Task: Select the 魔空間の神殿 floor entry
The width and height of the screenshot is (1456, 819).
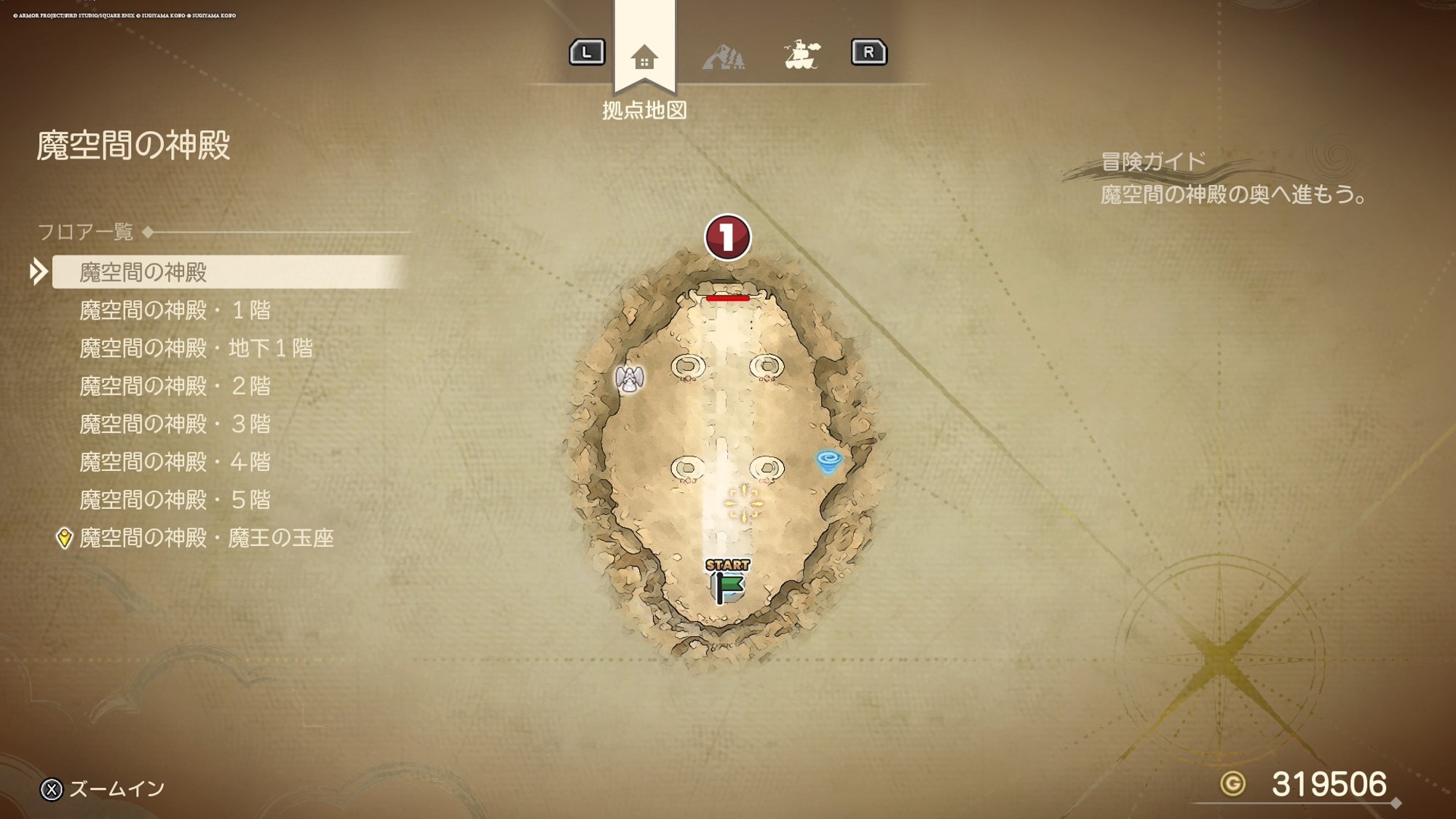Action: pyautogui.click(x=143, y=272)
